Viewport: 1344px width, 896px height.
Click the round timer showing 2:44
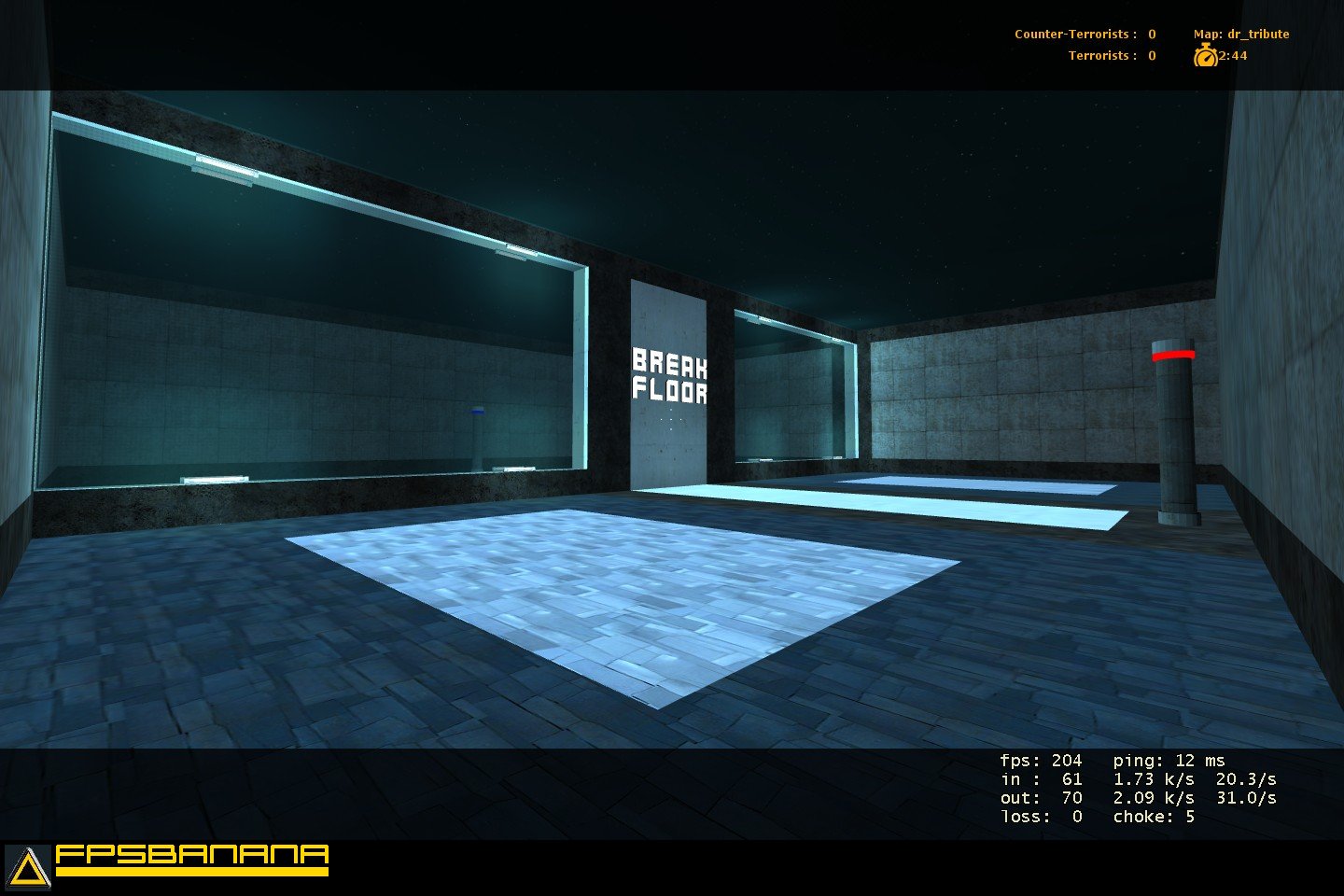click(x=1231, y=56)
